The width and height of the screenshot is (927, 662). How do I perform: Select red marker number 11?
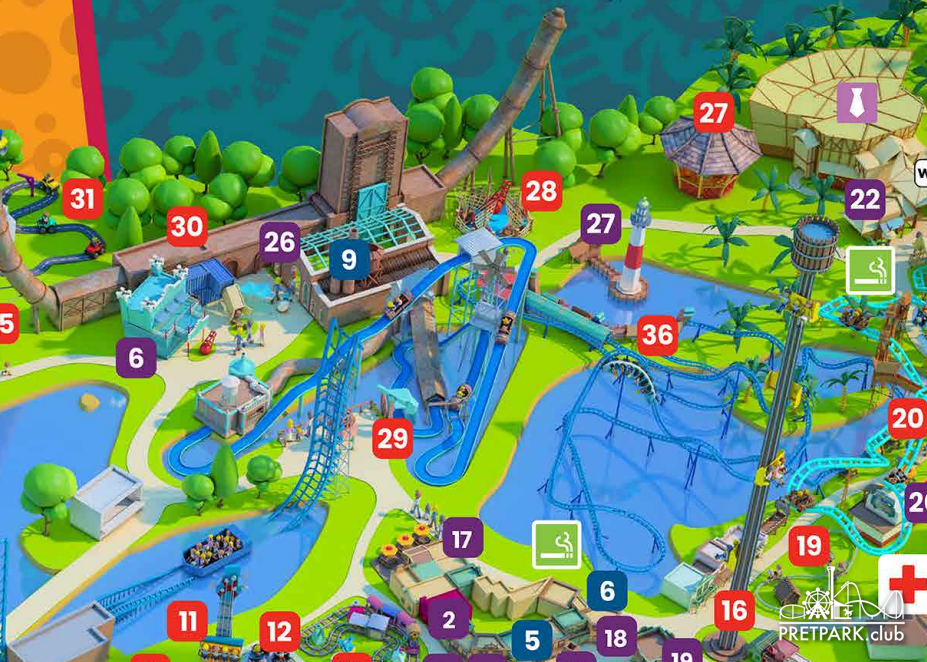tap(187, 621)
